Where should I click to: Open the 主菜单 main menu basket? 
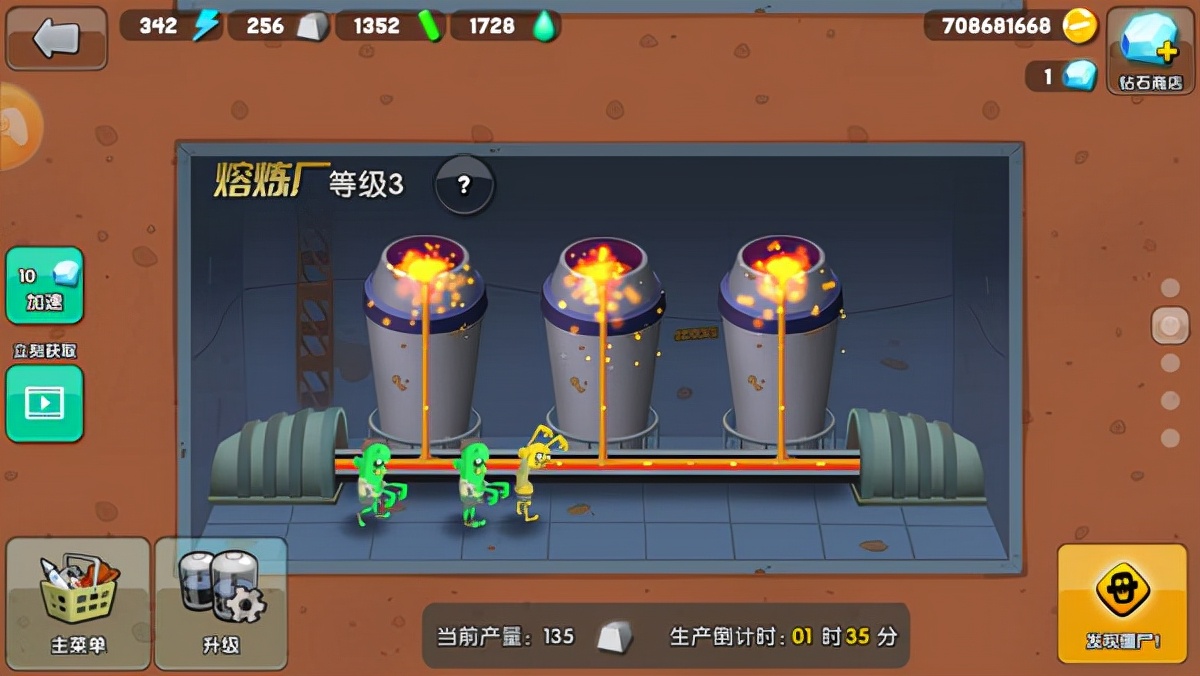pos(78,603)
